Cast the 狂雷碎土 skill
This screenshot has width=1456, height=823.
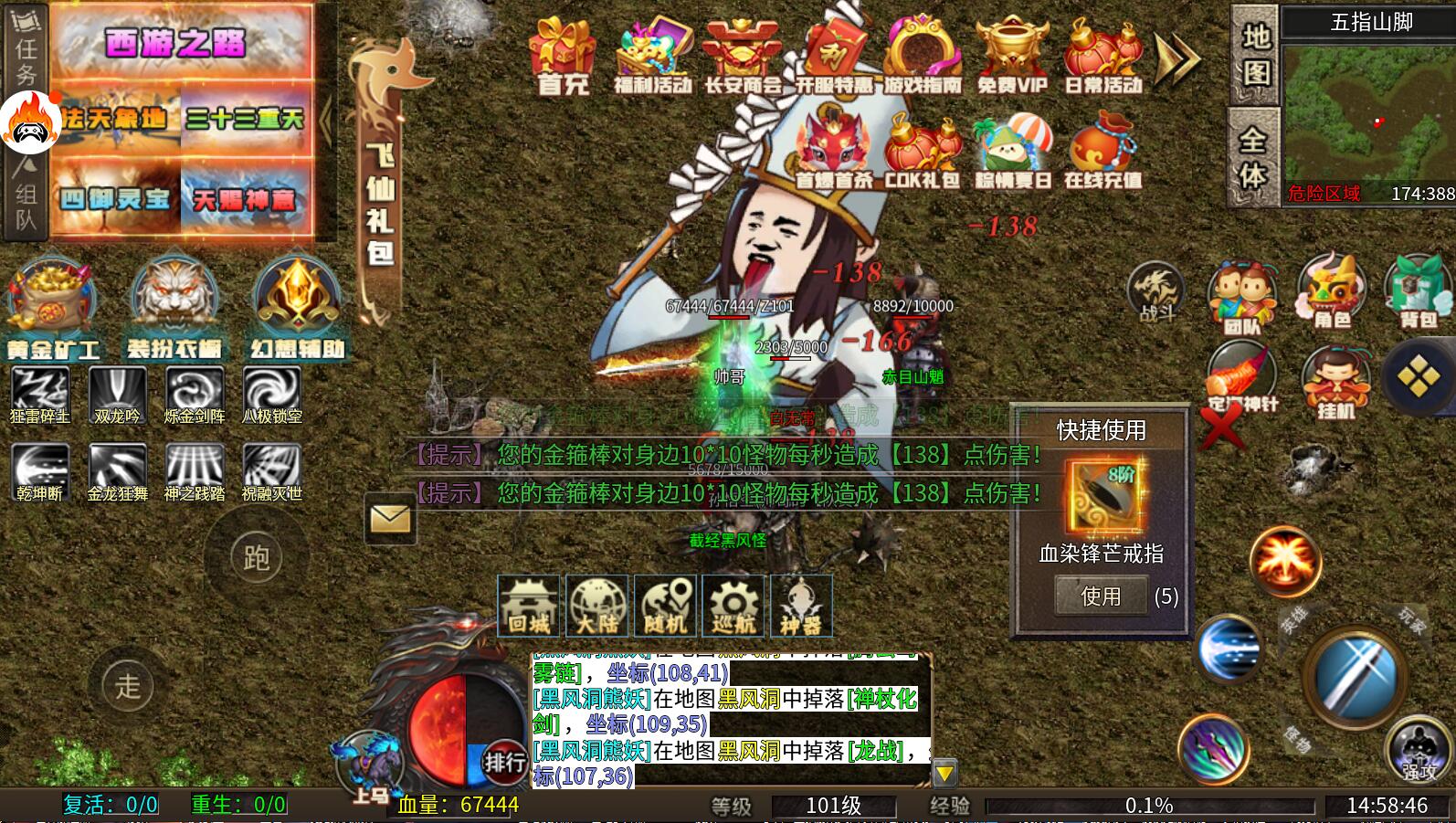(39, 396)
